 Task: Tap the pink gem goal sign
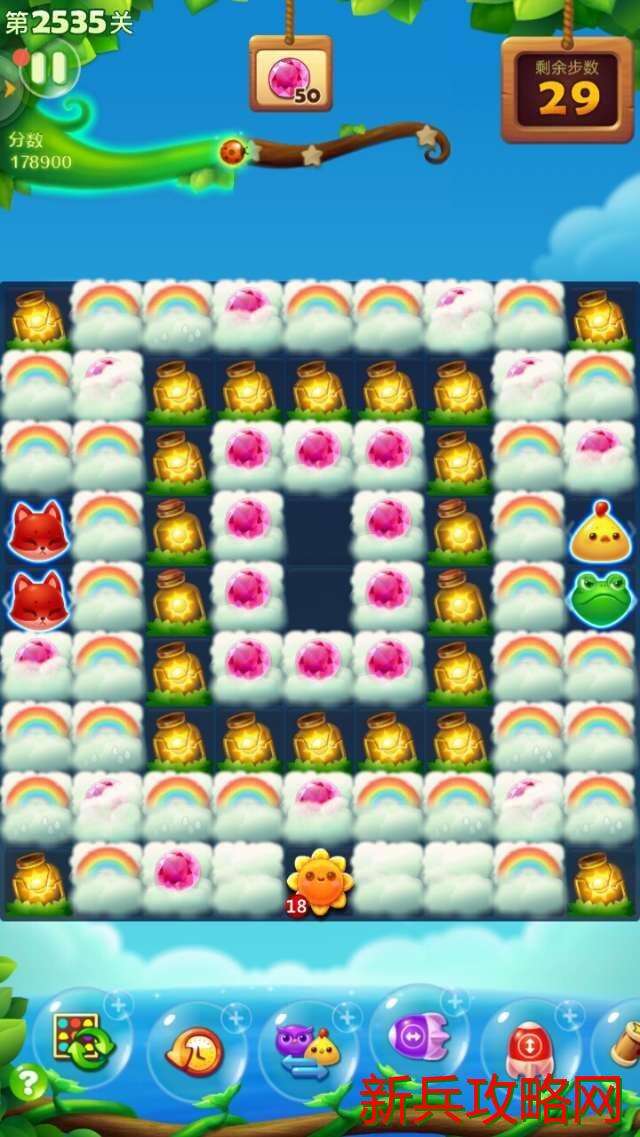(290, 75)
